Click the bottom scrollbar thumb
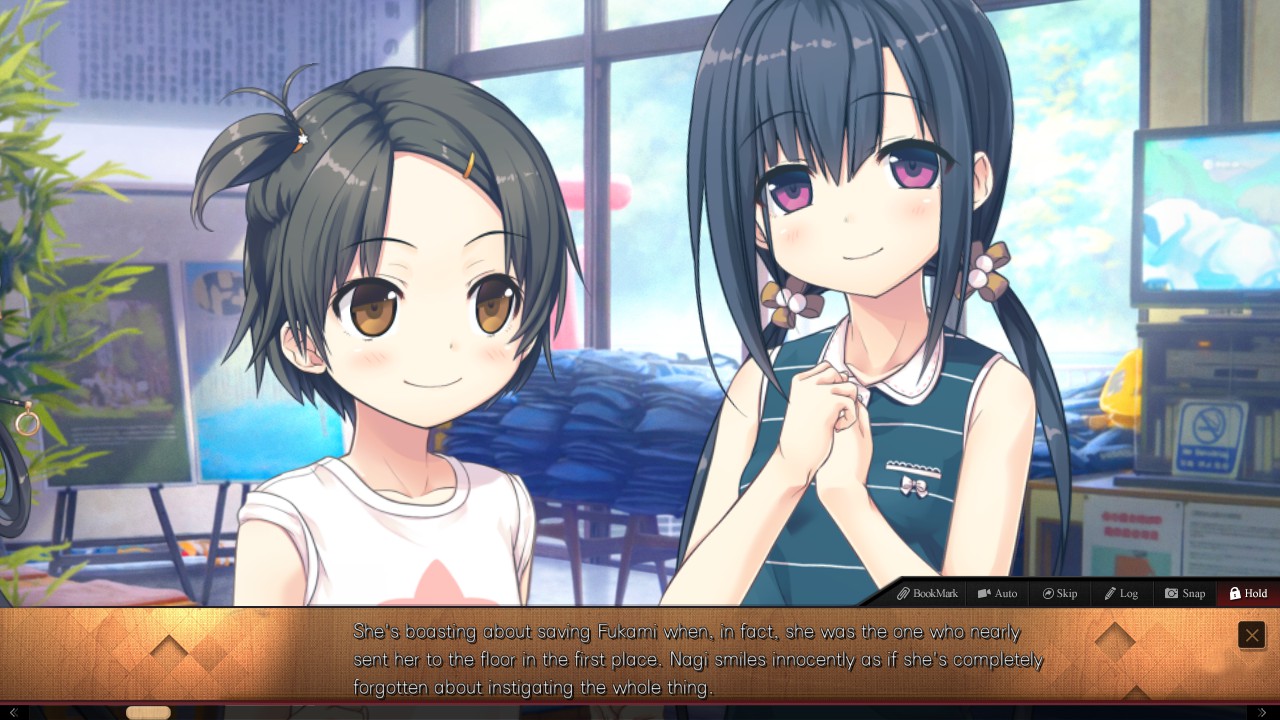The image size is (1280, 720). [148, 712]
